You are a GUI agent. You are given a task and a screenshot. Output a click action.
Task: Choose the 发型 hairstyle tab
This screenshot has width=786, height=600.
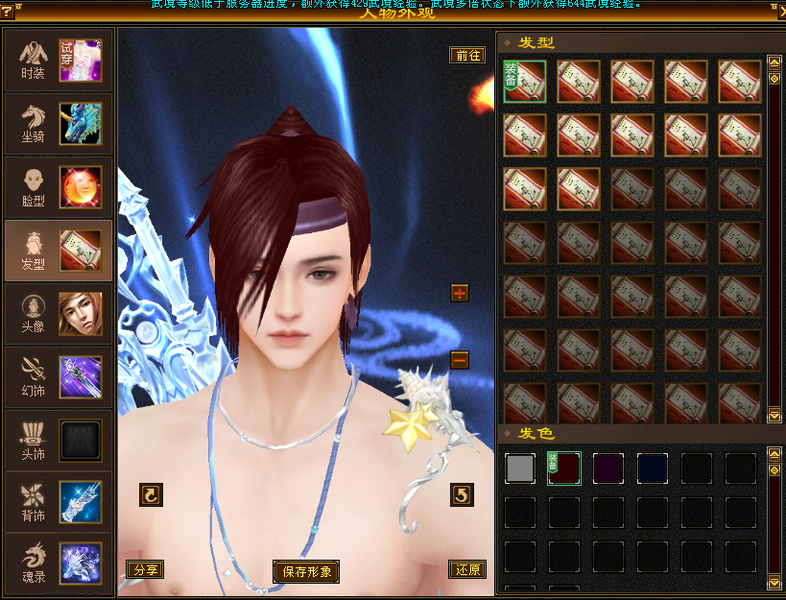[57, 249]
